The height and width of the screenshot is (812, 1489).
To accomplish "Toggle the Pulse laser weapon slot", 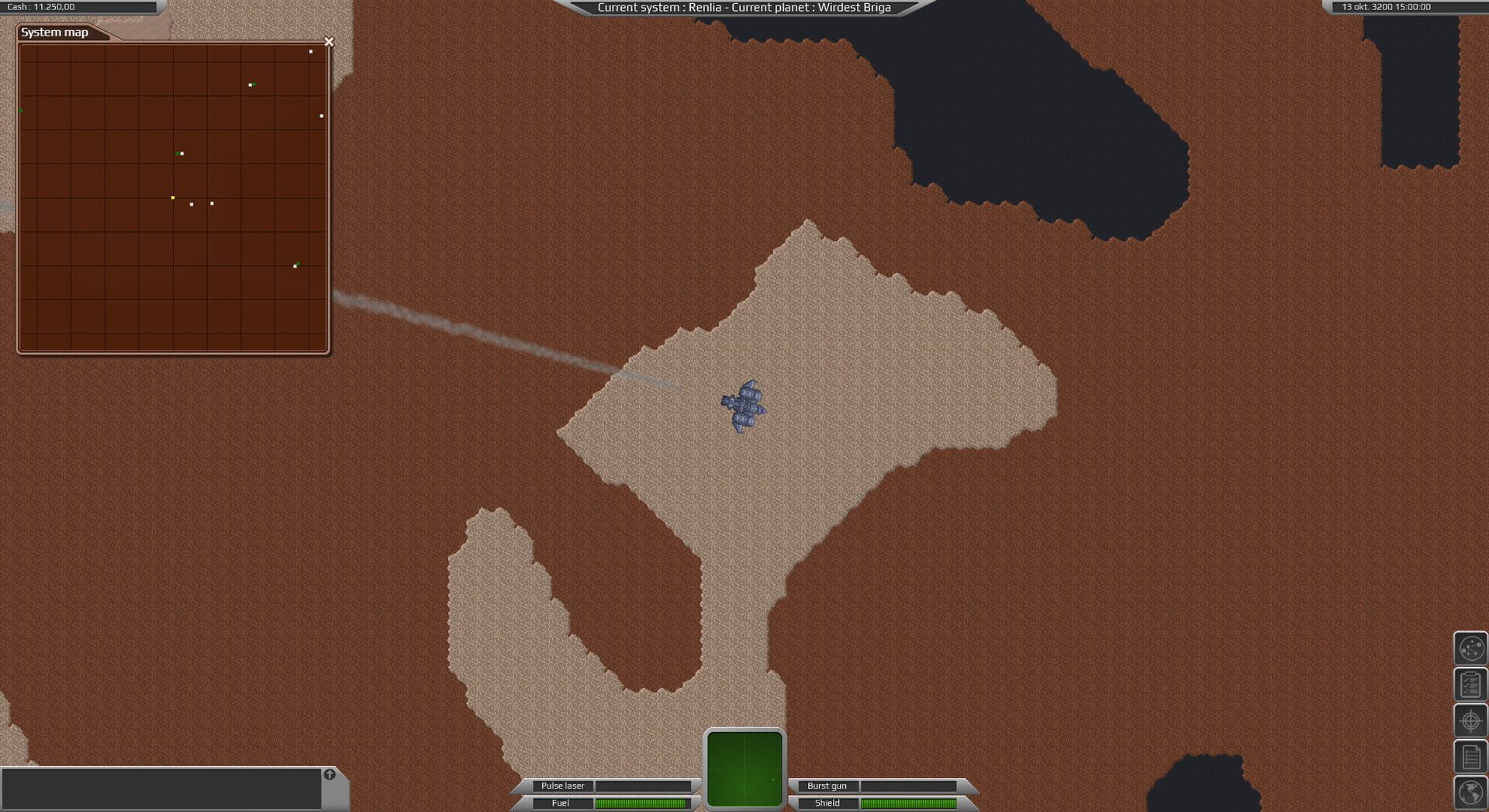I will point(563,786).
